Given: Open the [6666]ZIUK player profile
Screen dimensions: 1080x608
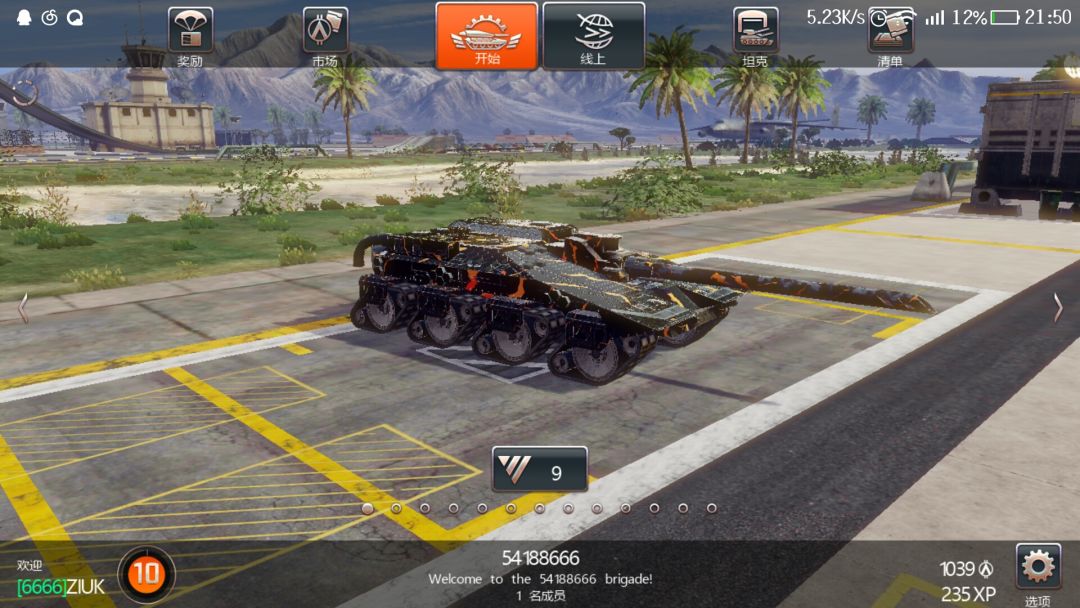Looking at the screenshot, I should click(x=60, y=586).
